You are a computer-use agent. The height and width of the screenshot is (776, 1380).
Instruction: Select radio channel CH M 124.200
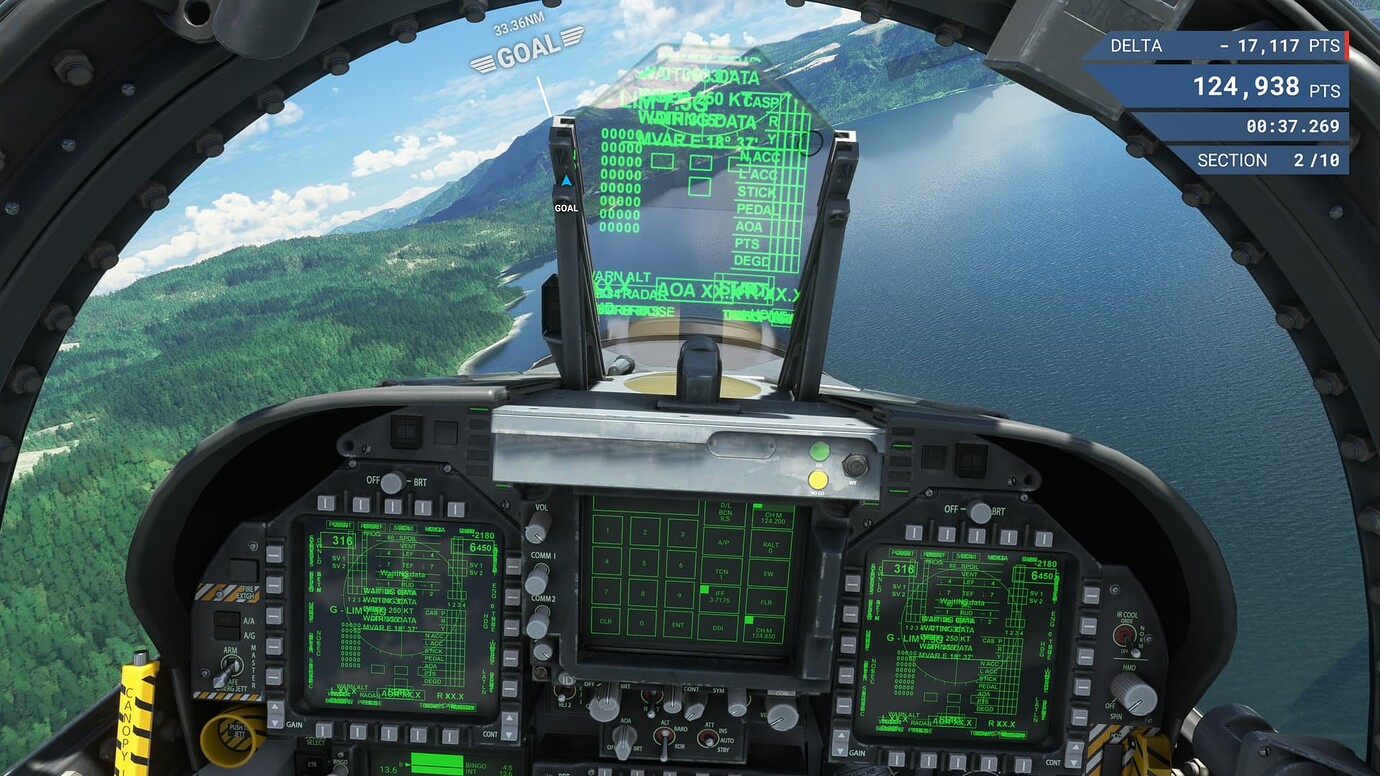[x=774, y=517]
